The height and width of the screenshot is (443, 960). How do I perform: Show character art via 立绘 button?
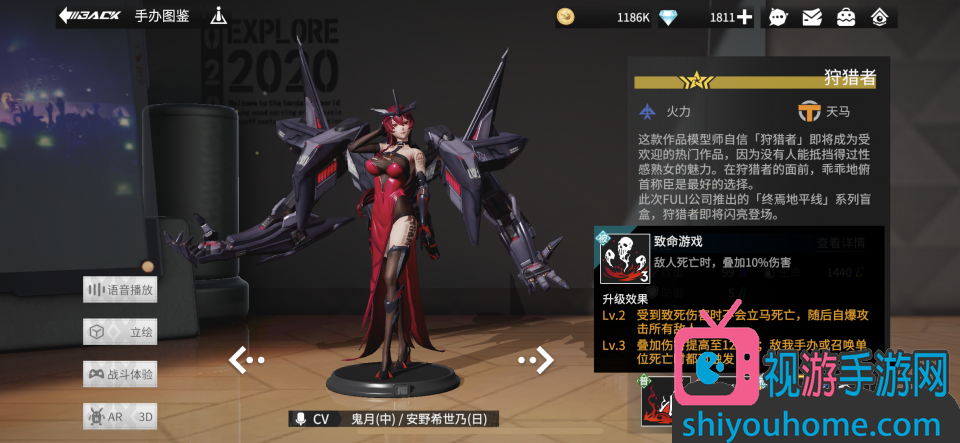click(121, 332)
